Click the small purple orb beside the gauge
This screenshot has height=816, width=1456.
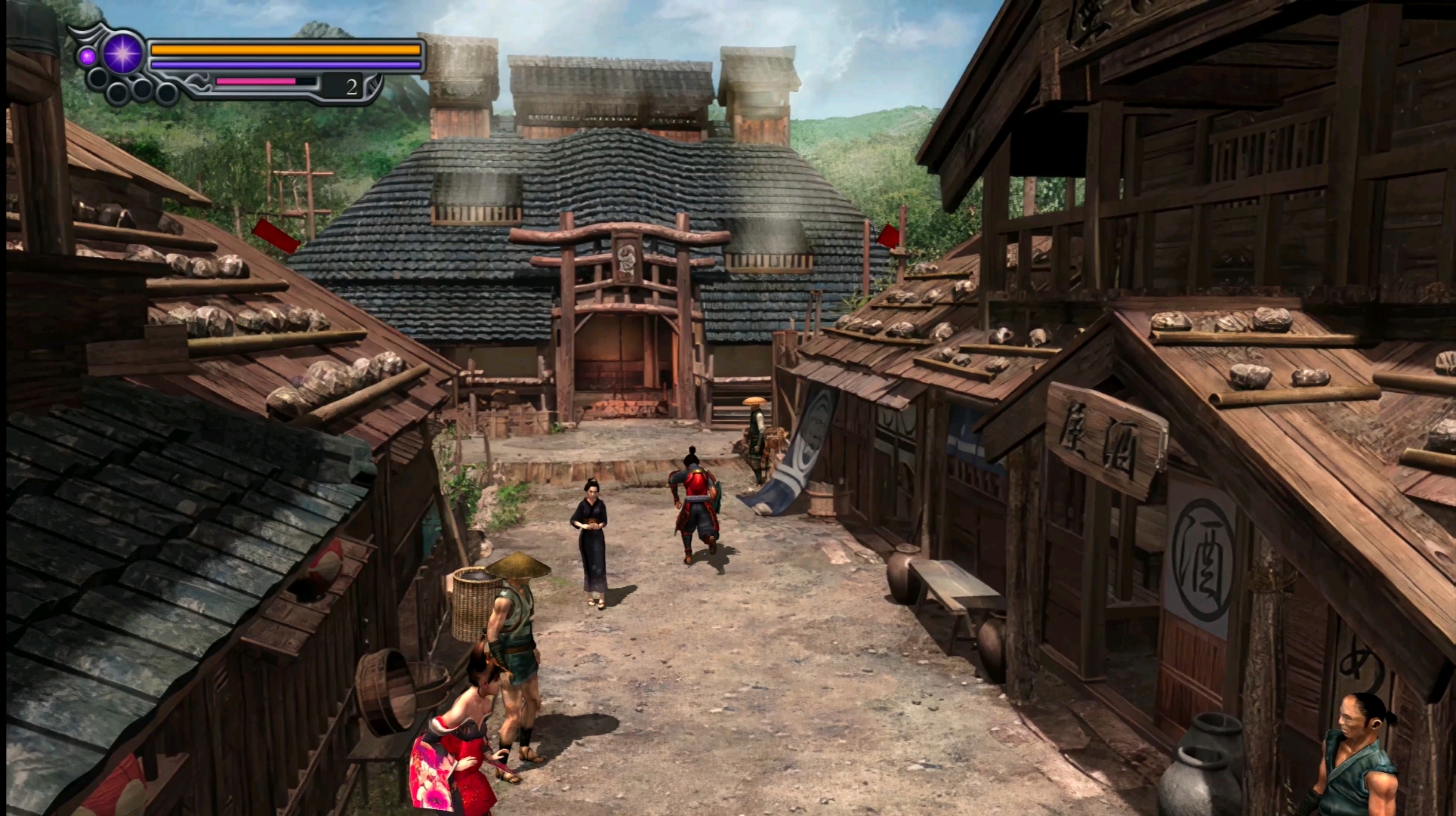pyautogui.click(x=88, y=56)
